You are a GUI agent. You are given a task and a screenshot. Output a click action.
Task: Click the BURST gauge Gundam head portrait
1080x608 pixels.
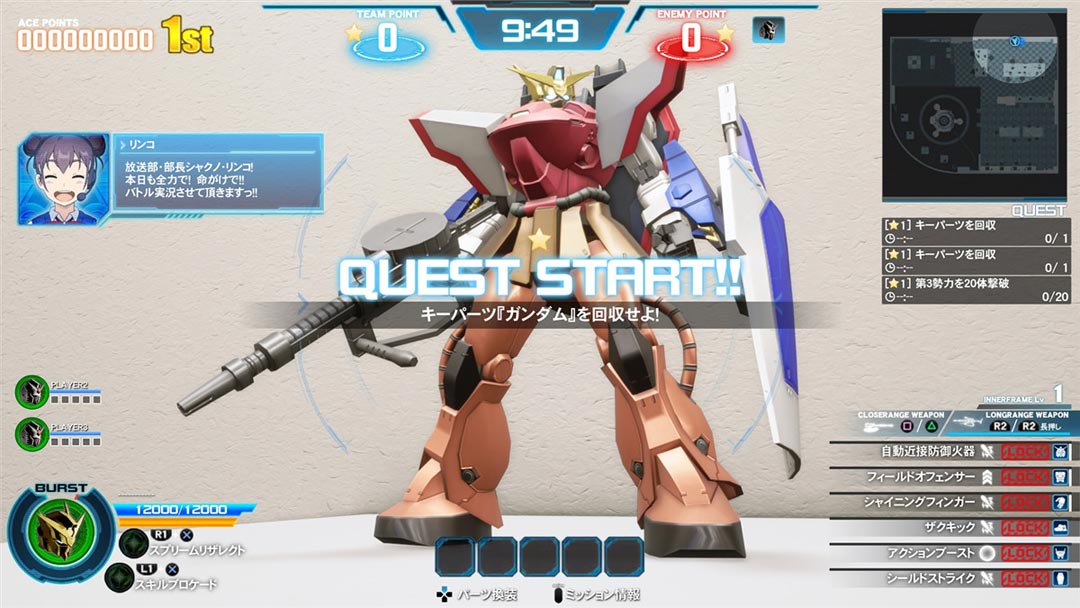click(62, 533)
